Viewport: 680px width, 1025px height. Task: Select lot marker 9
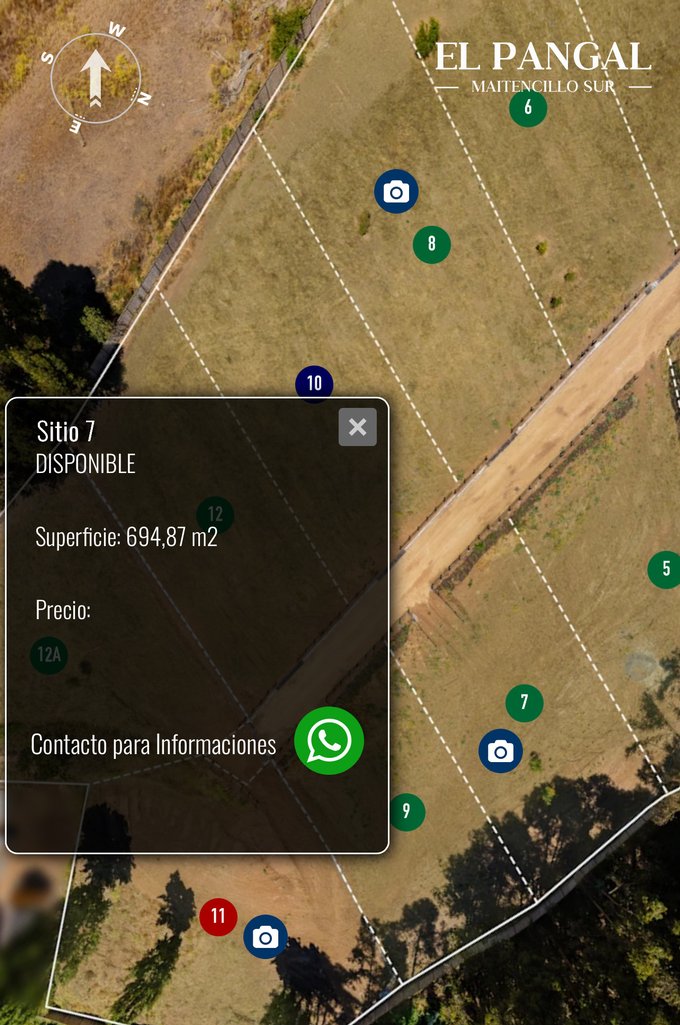click(406, 811)
